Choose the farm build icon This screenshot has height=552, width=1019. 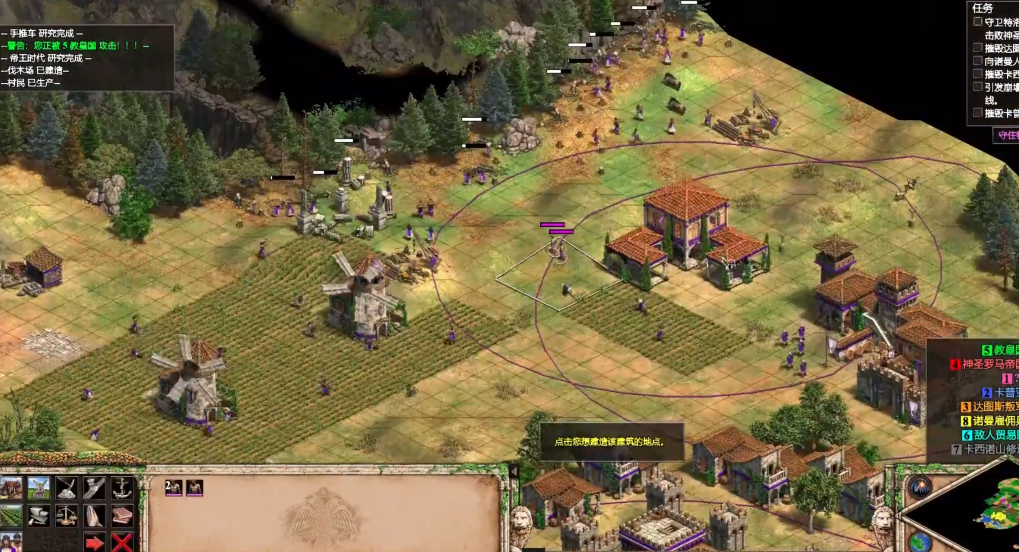click(x=12, y=515)
